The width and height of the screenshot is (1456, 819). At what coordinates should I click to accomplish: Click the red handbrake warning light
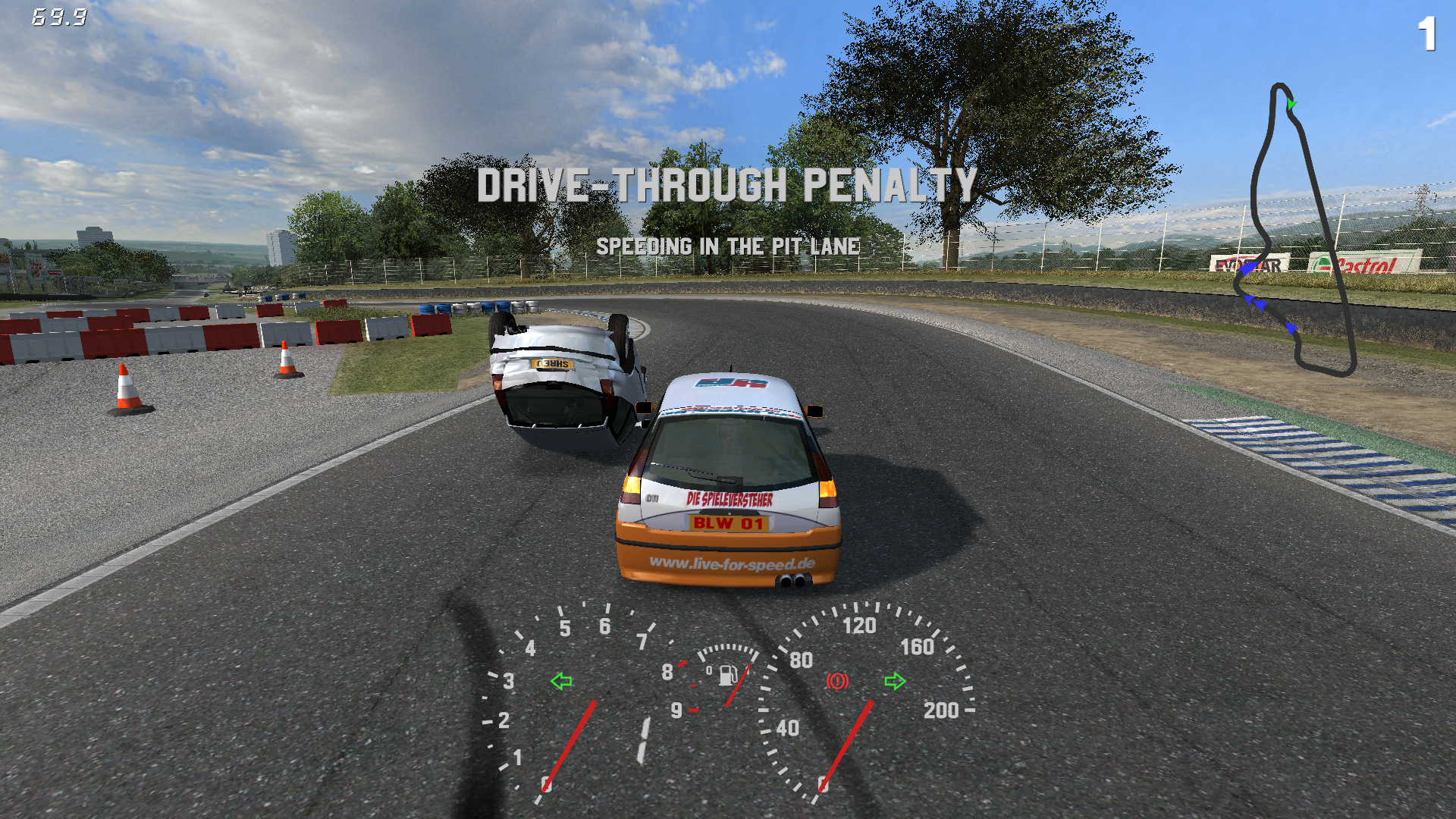tap(837, 681)
